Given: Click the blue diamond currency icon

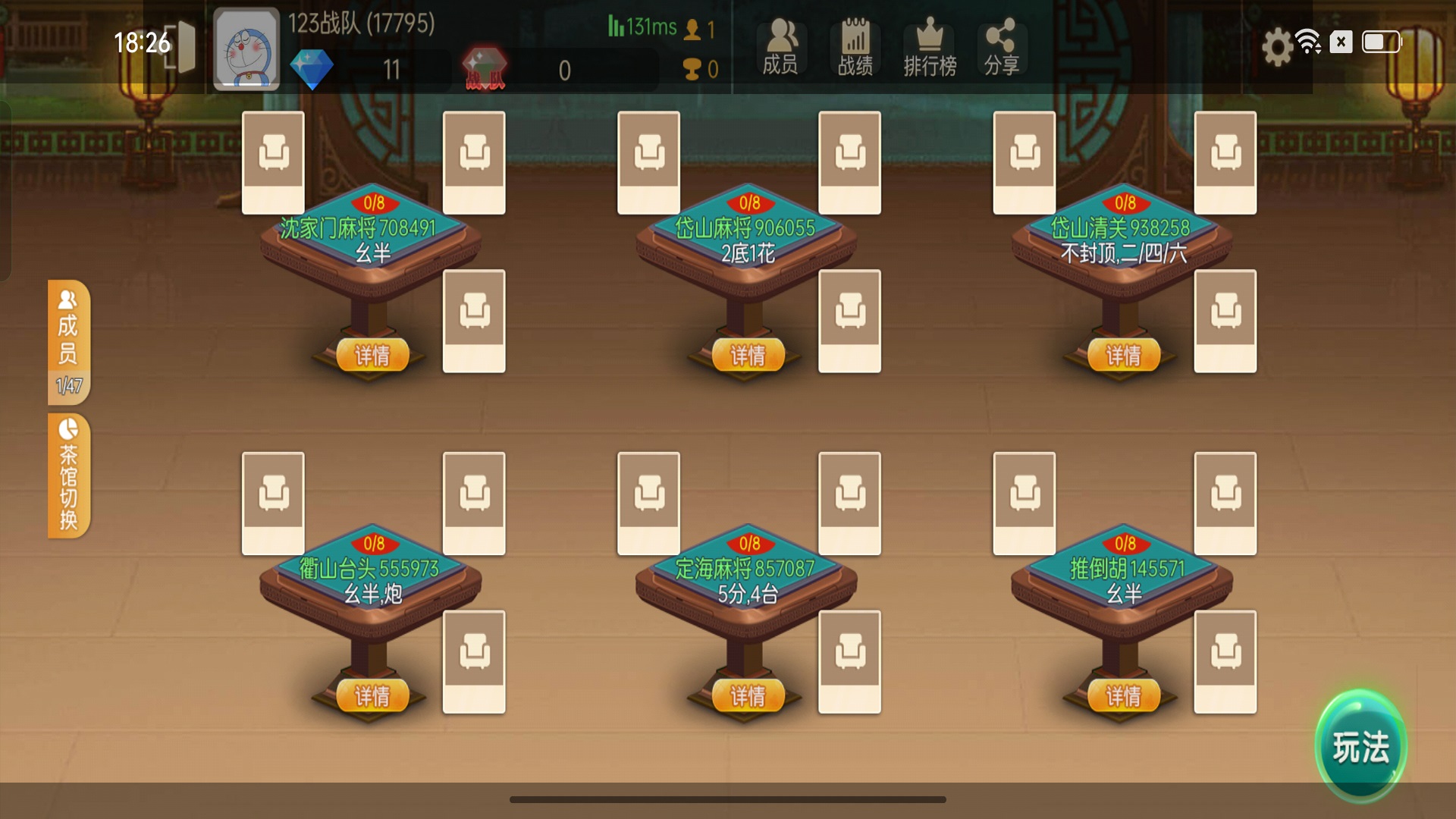Looking at the screenshot, I should click(312, 69).
